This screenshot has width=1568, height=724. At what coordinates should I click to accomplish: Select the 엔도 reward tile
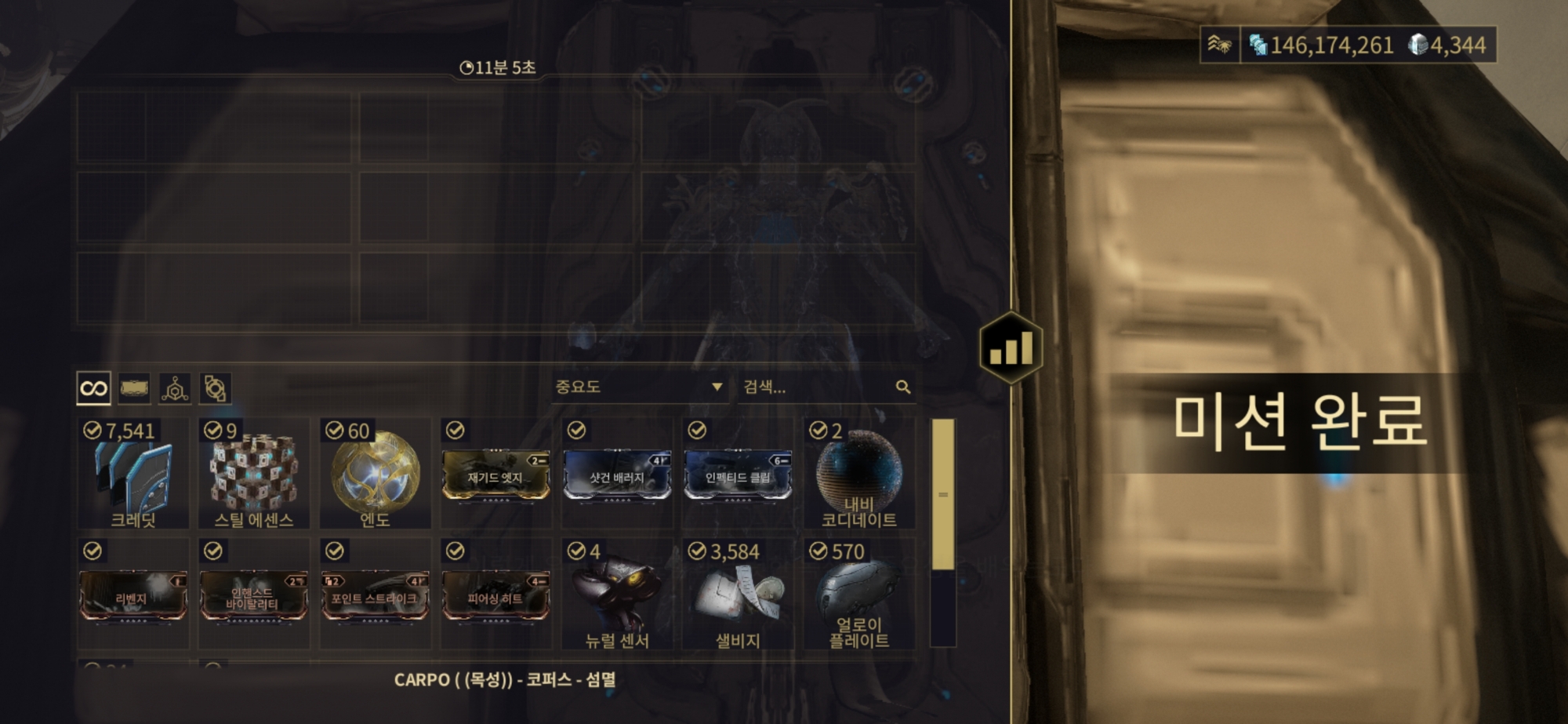(x=375, y=474)
